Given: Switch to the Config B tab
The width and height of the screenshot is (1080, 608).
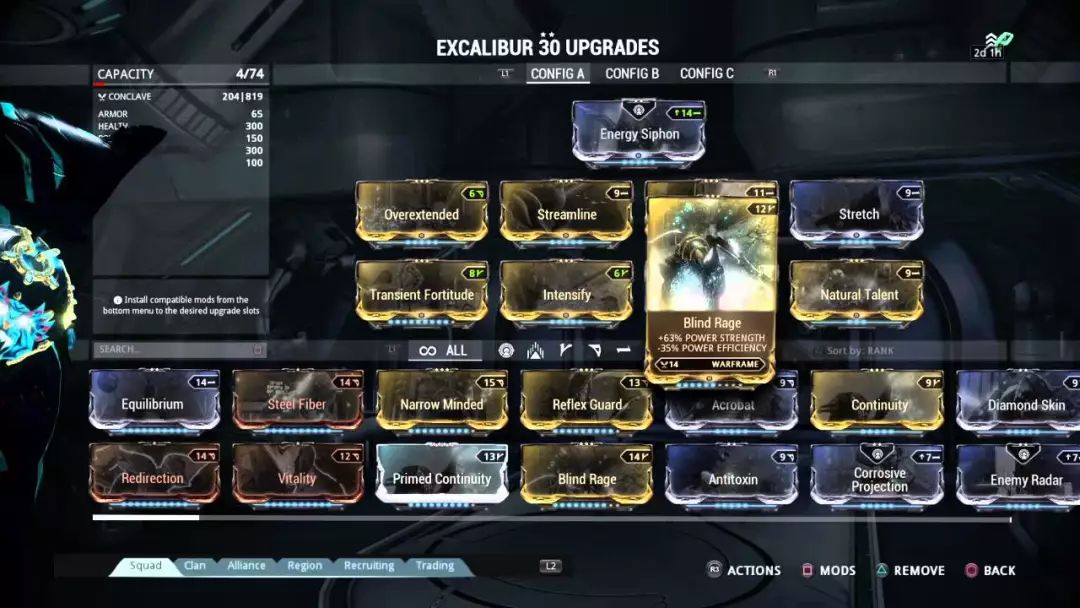Looking at the screenshot, I should coord(632,74).
